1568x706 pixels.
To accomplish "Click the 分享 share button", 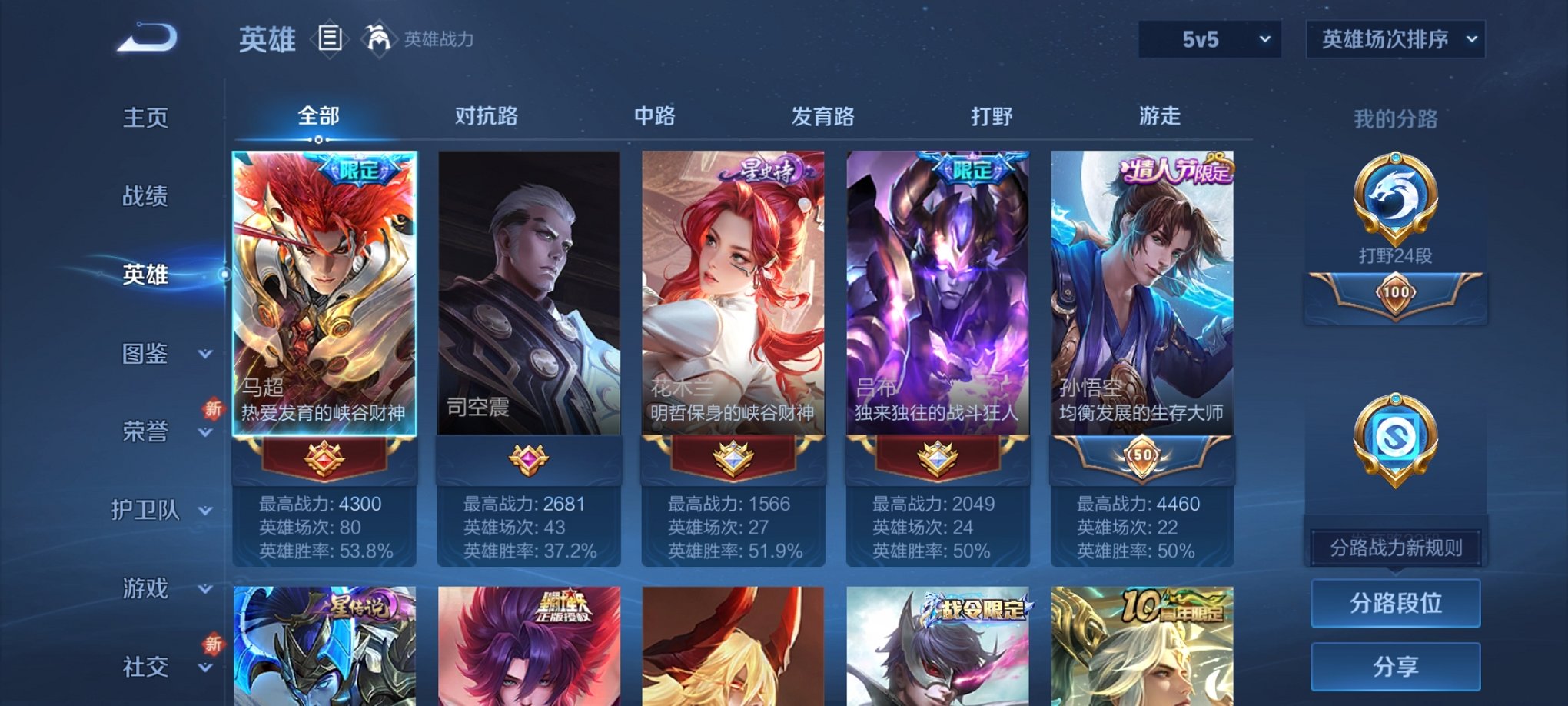I will pos(1395,668).
